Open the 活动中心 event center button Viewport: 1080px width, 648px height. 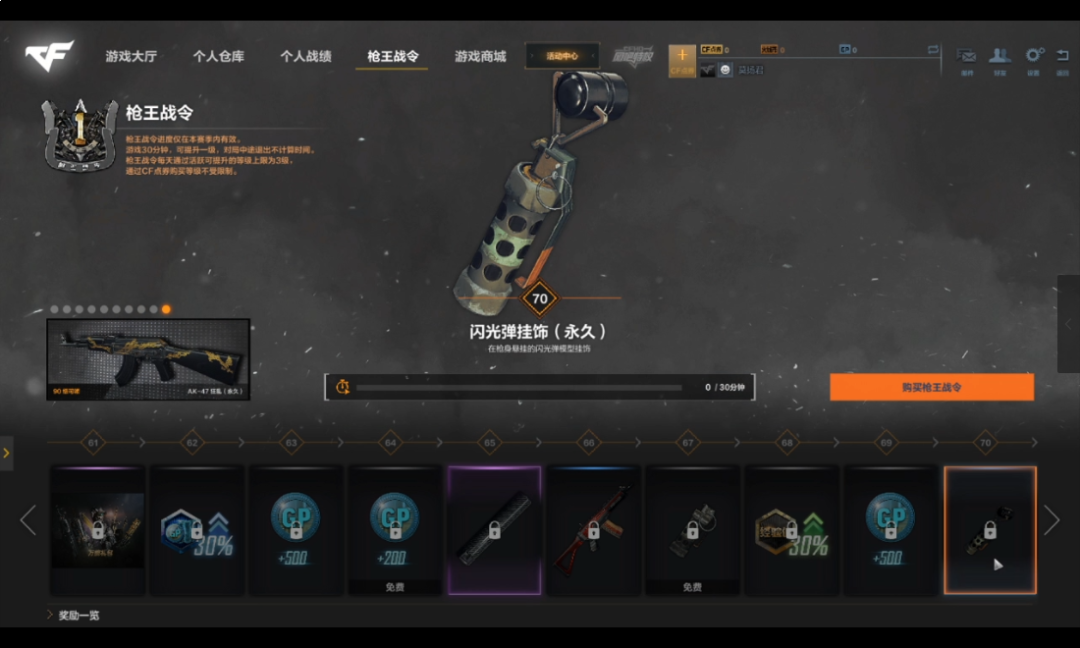562,57
